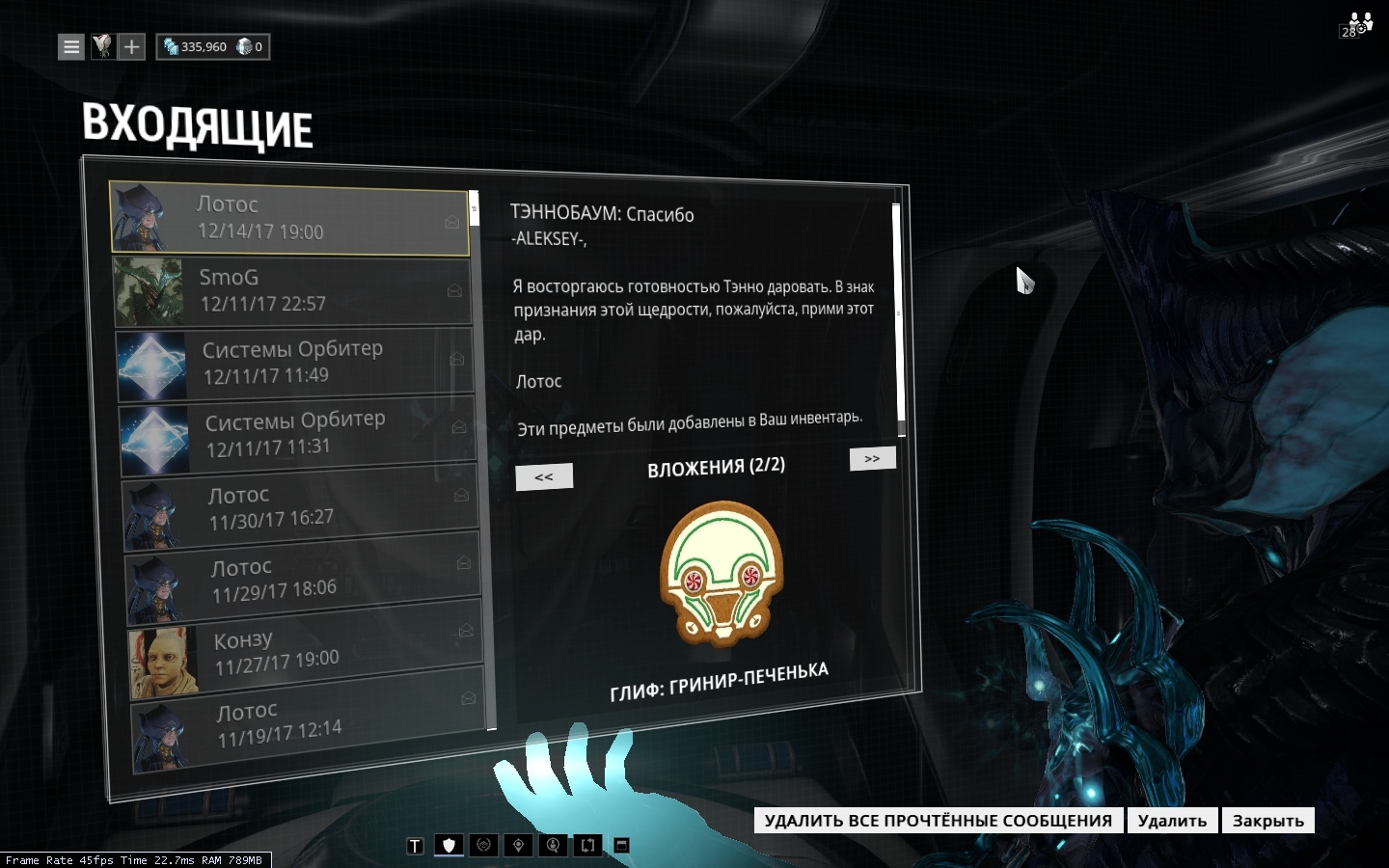Select the Системы Орбитер message at 11:49
Screen dimensions: 1389x868
point(294,363)
